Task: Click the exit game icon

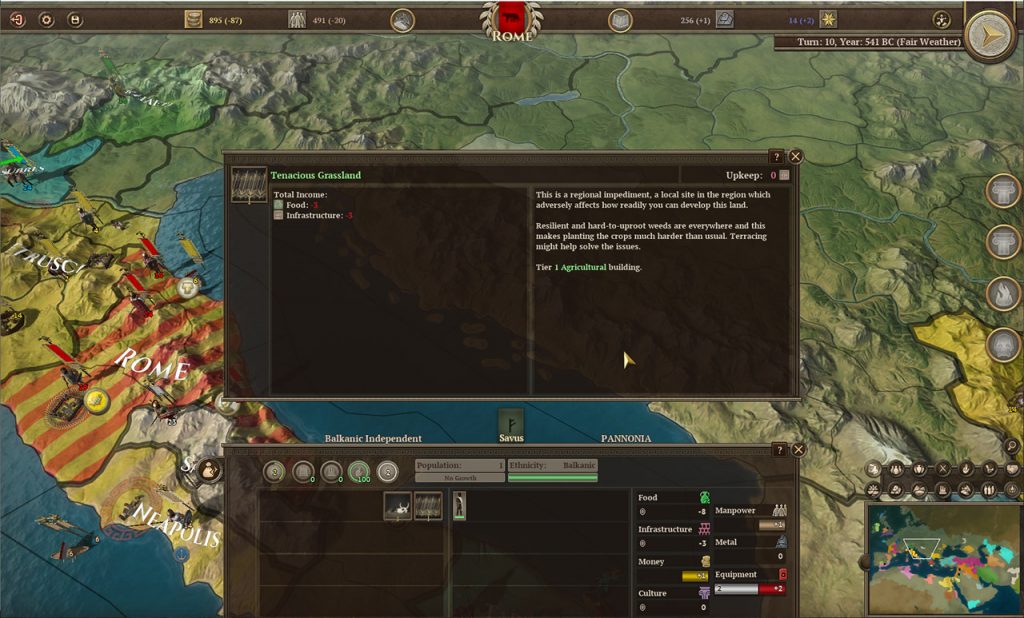Action: 17,19
